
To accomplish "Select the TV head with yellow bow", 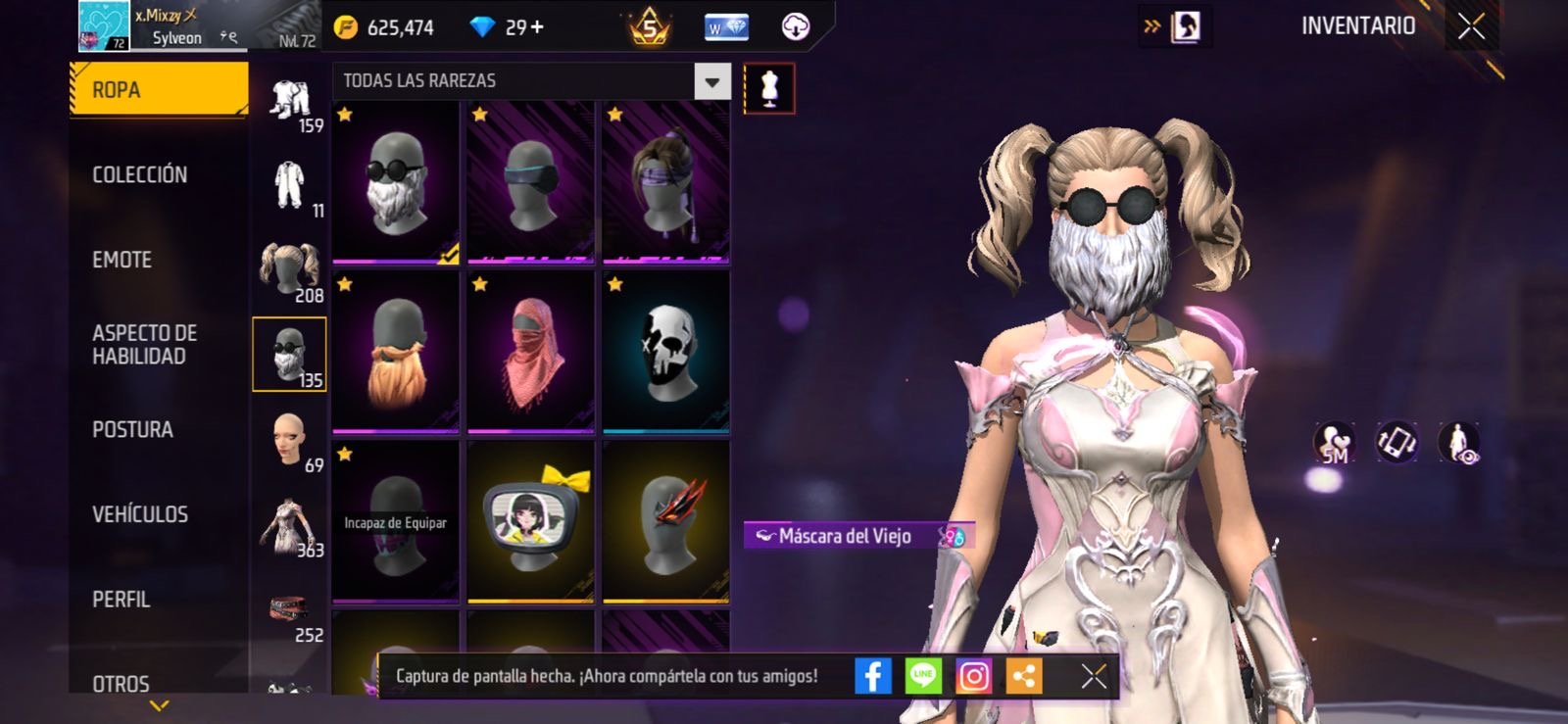I will [531, 521].
